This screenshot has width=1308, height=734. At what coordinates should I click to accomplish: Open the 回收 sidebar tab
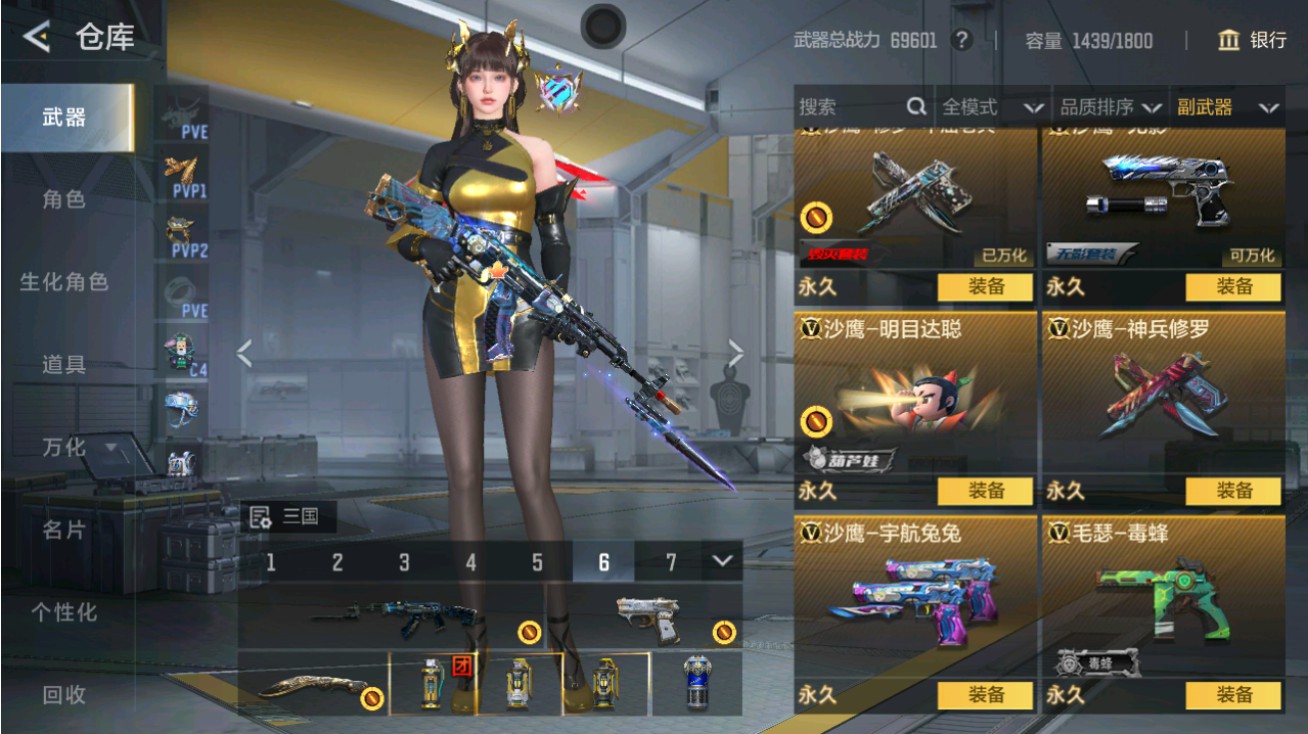click(x=62, y=692)
